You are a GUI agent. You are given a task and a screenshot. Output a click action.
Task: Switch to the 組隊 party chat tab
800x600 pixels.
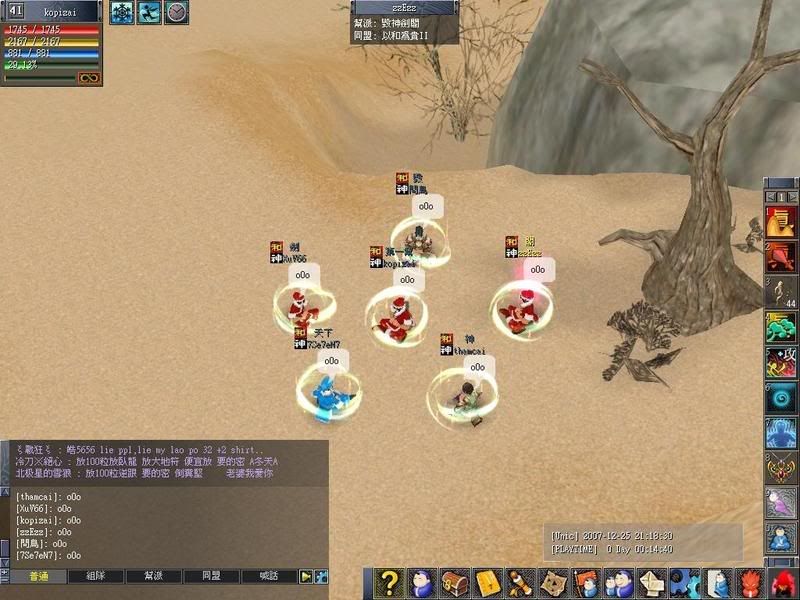(97, 577)
